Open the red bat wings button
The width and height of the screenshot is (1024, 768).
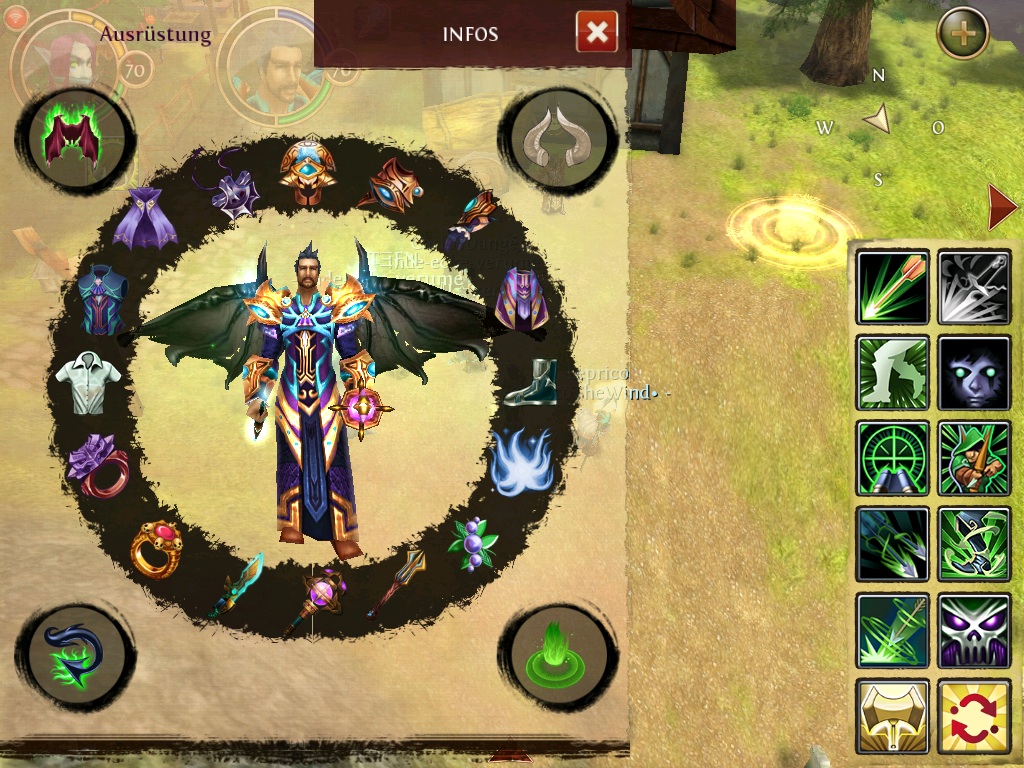75,139
